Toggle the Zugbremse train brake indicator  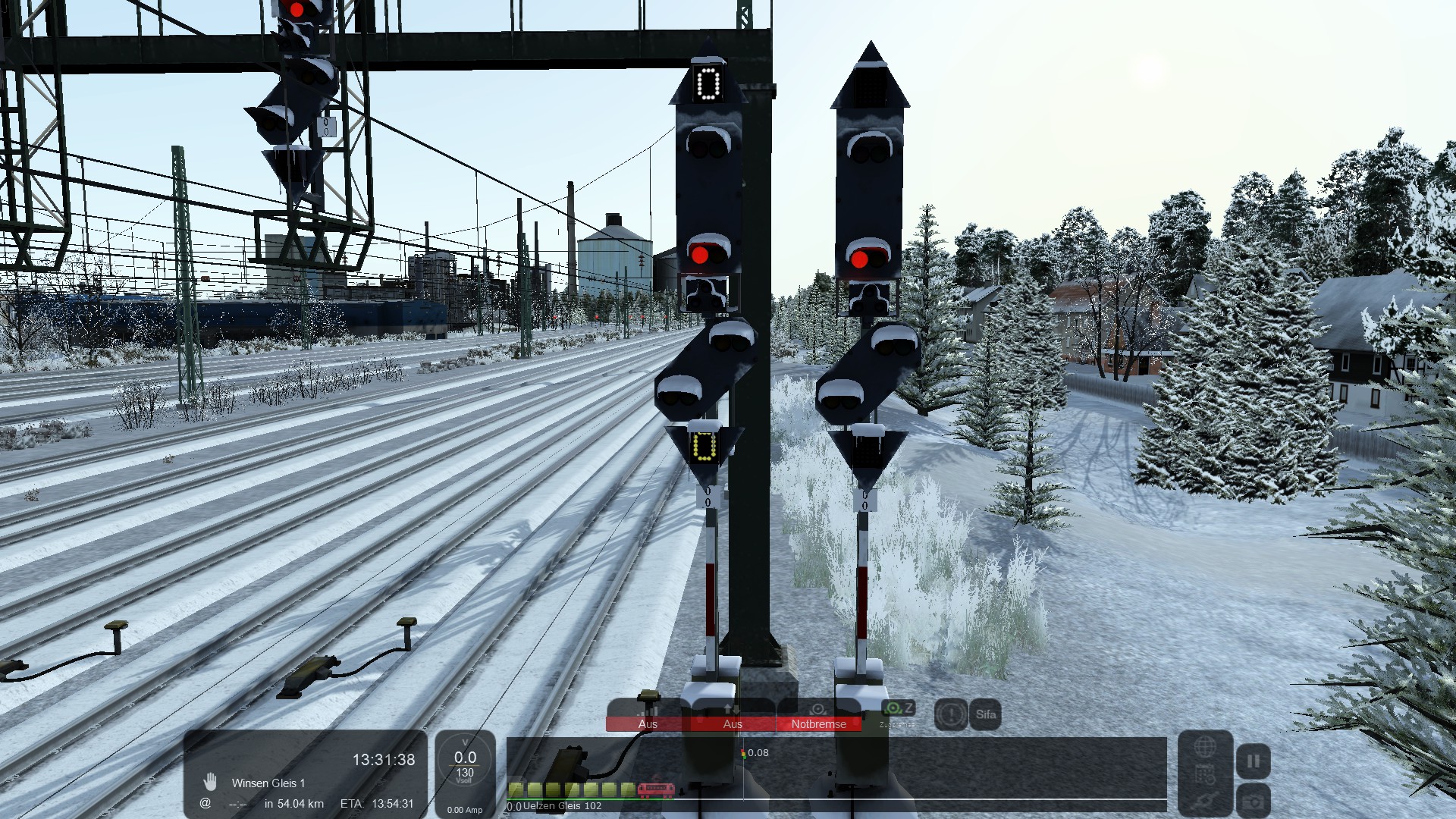tap(899, 713)
